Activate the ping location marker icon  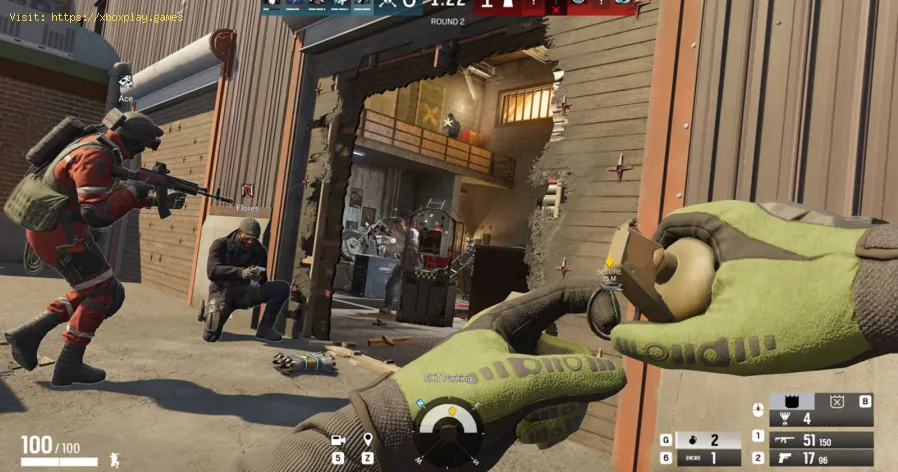[367, 440]
